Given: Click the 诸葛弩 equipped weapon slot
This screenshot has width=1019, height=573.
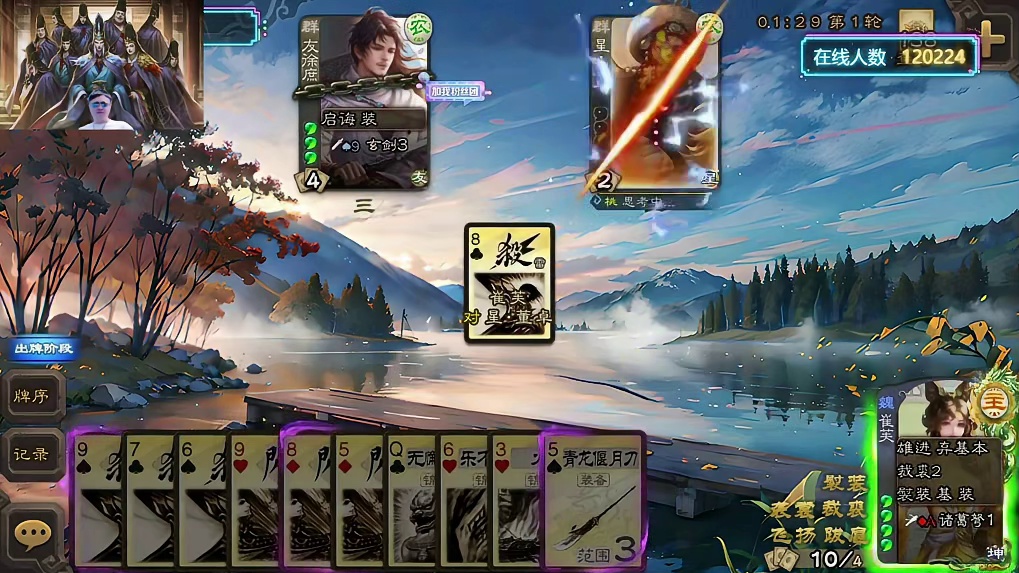Looking at the screenshot, I should point(947,520).
